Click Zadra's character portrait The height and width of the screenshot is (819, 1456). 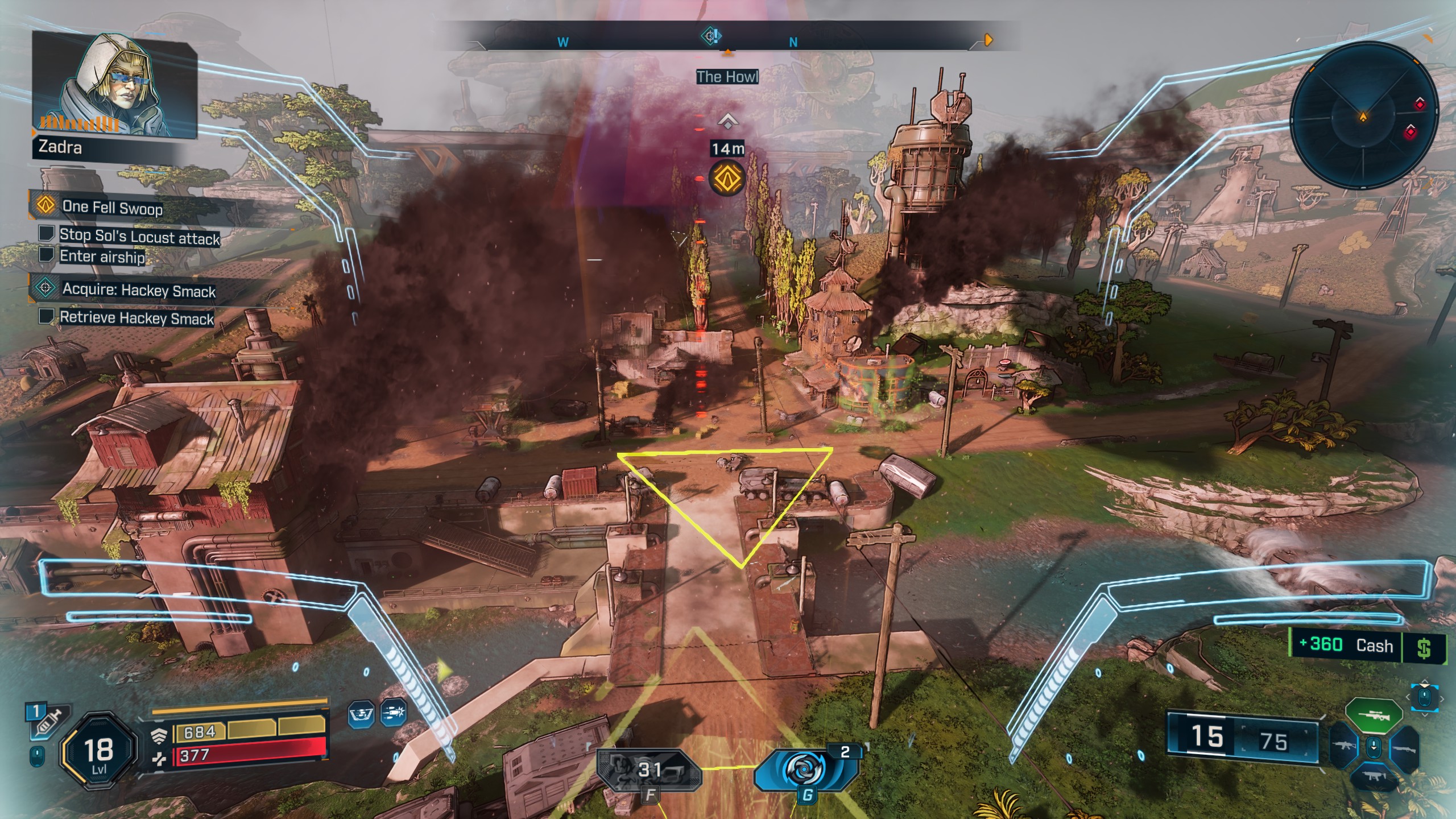pyautogui.click(x=114, y=84)
